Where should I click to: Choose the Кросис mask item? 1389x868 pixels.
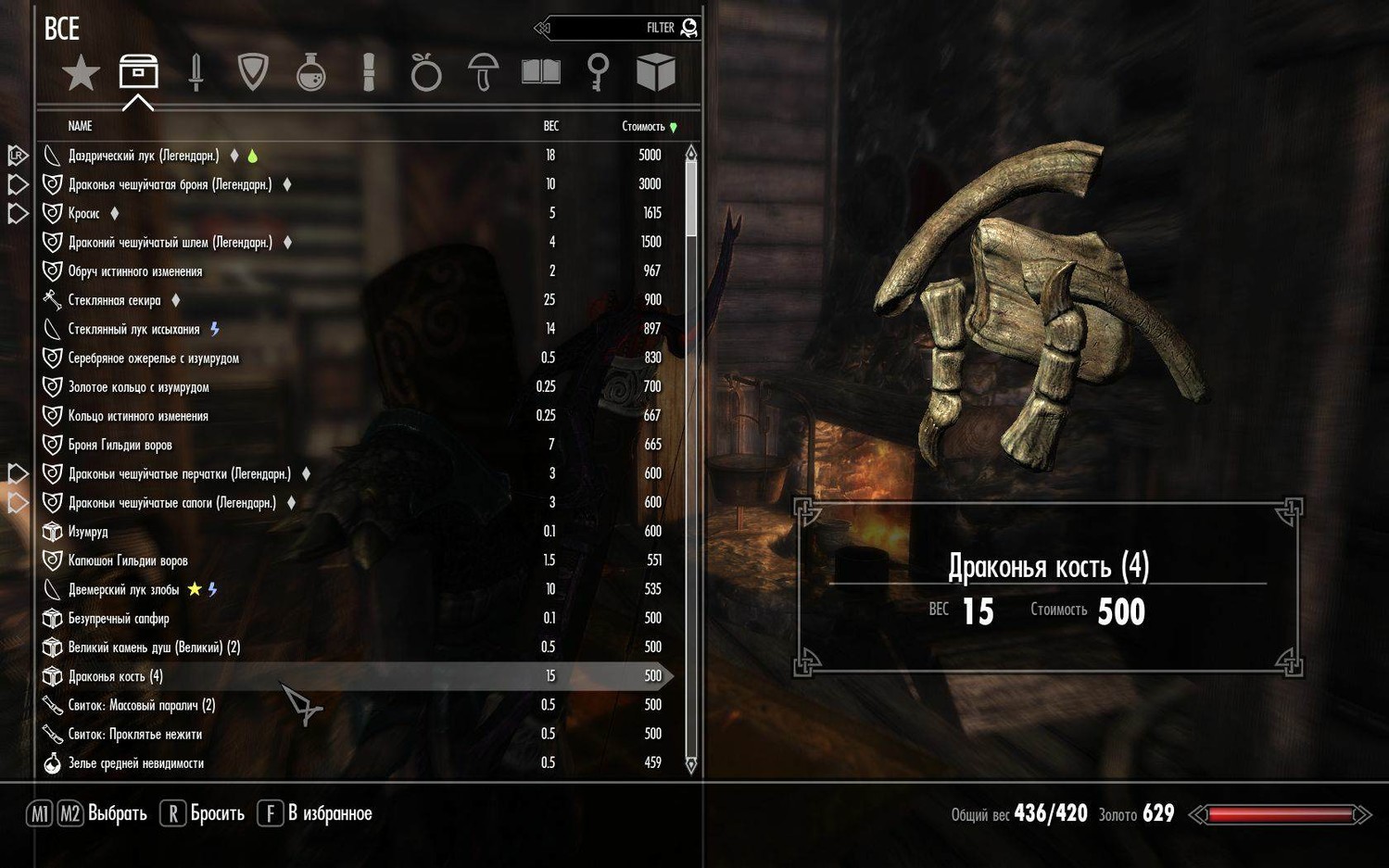[x=84, y=213]
